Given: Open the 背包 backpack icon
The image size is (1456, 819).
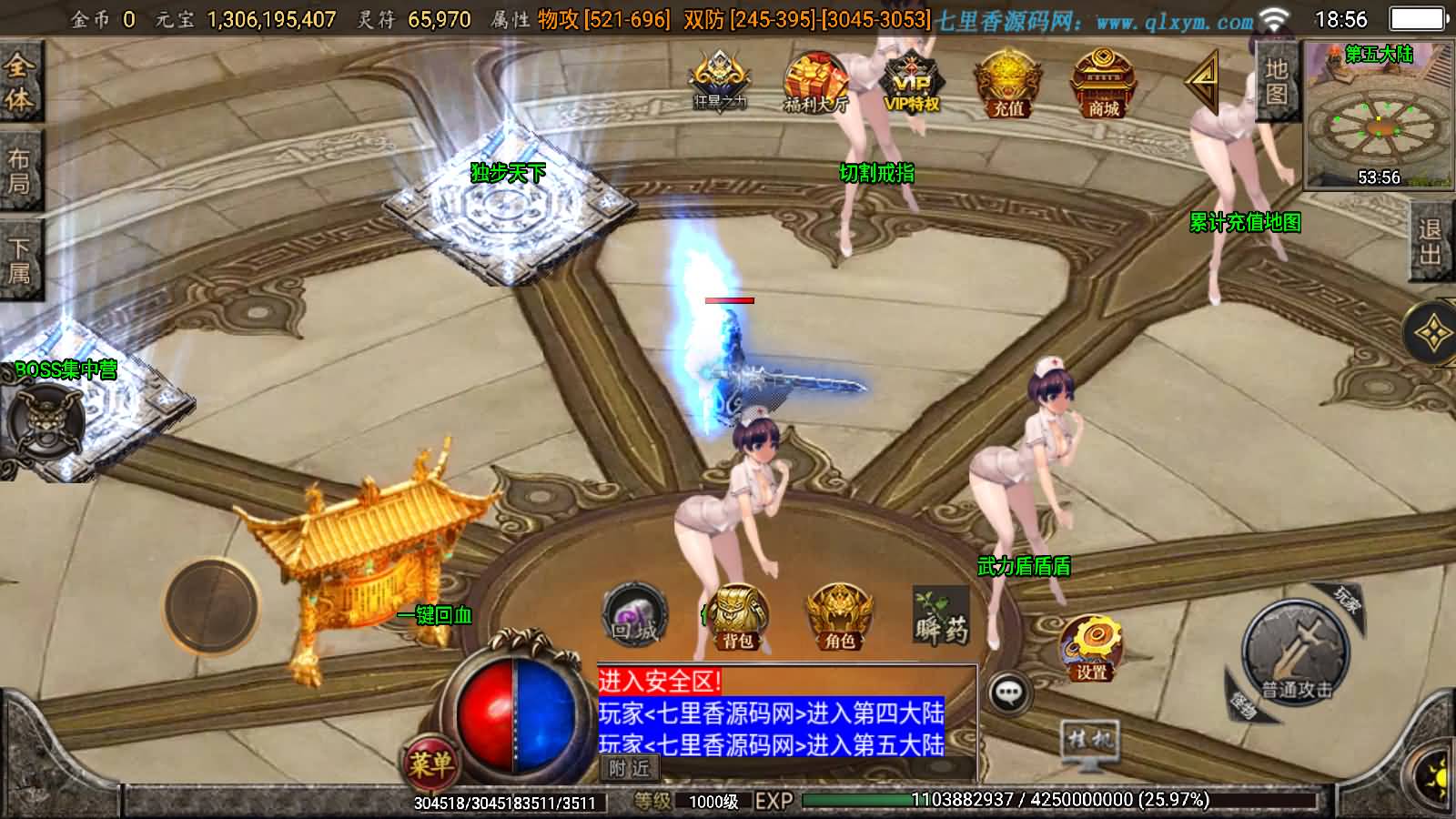Looking at the screenshot, I should coord(738,616).
